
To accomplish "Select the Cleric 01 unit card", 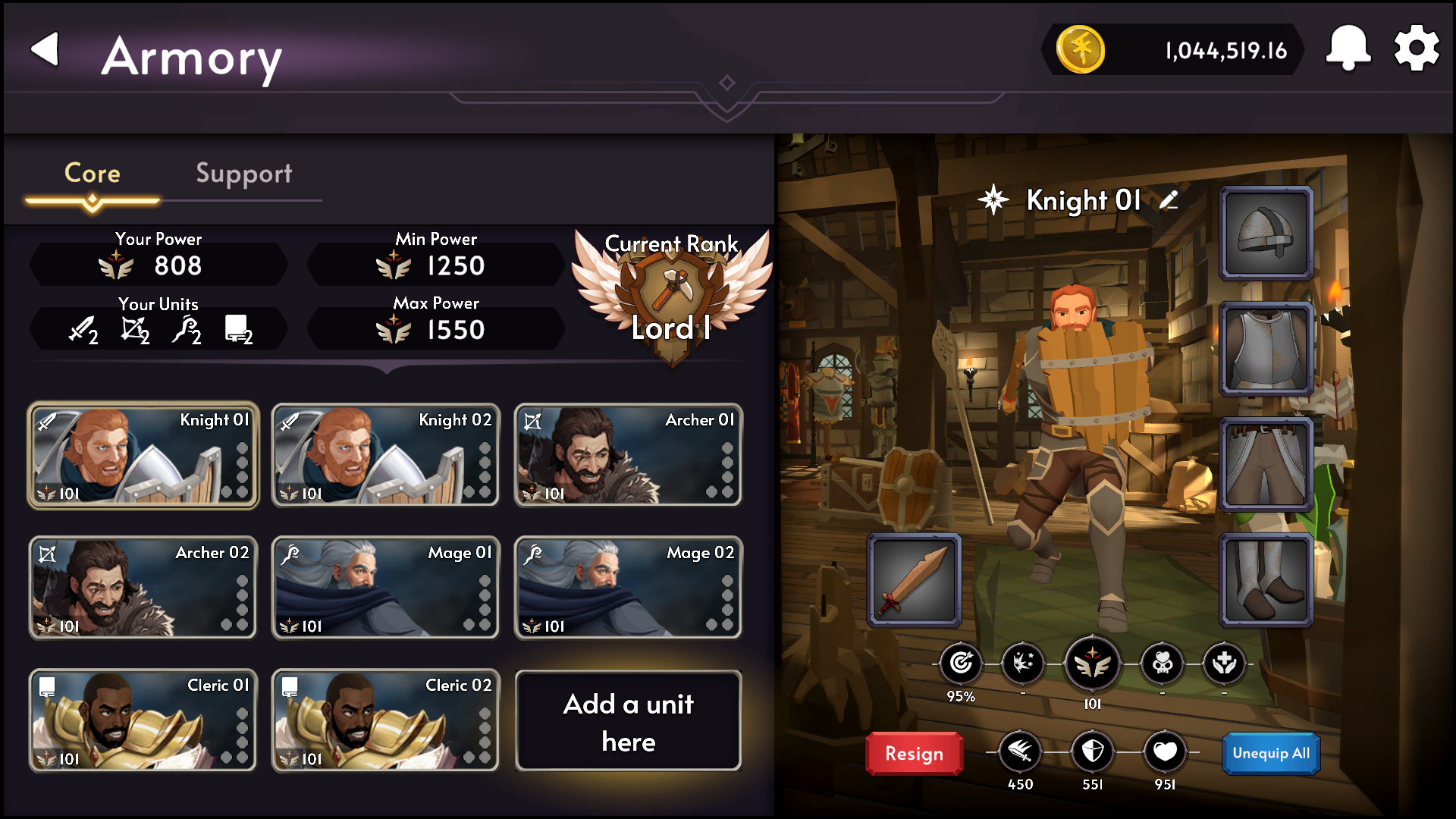I will click(143, 720).
